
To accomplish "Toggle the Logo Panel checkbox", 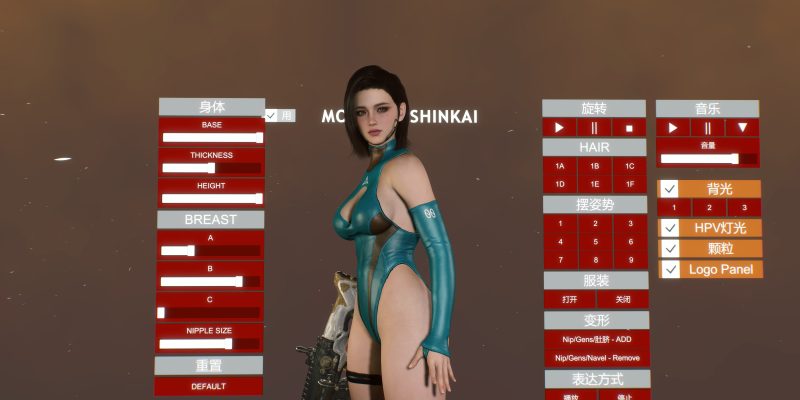I will click(x=670, y=269).
